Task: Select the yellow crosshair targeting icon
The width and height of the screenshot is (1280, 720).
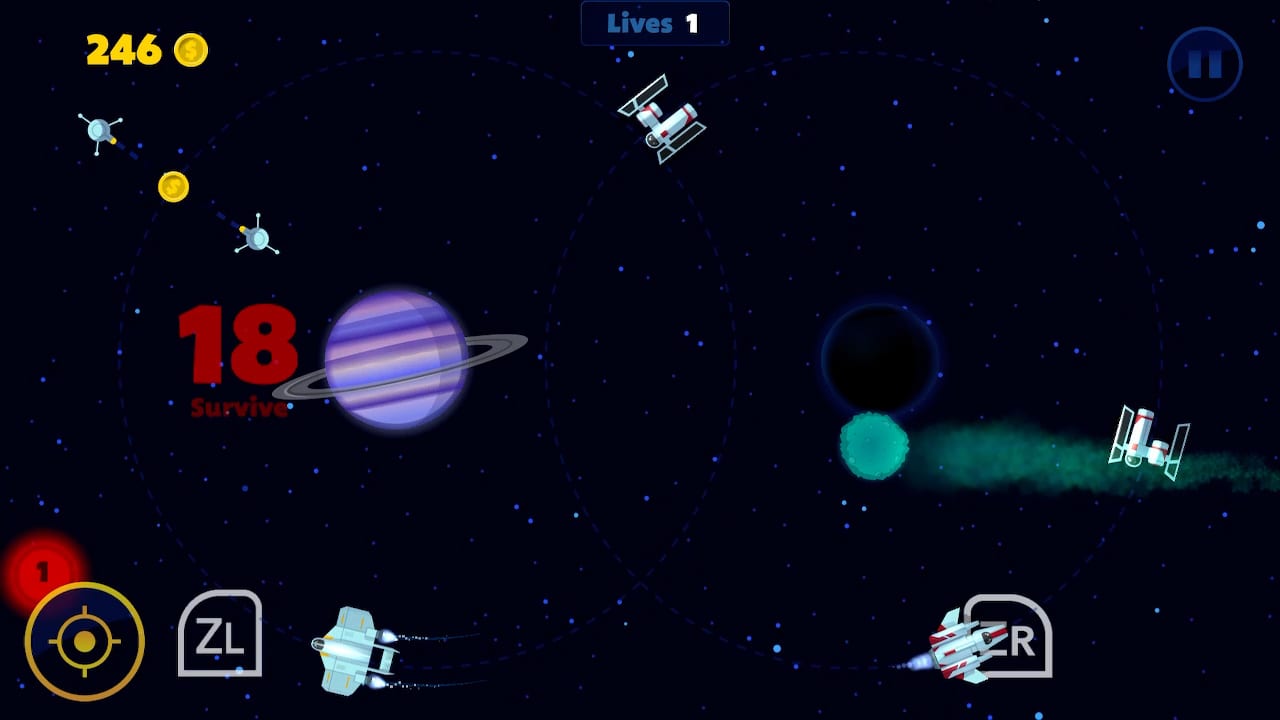Action: [x=84, y=641]
